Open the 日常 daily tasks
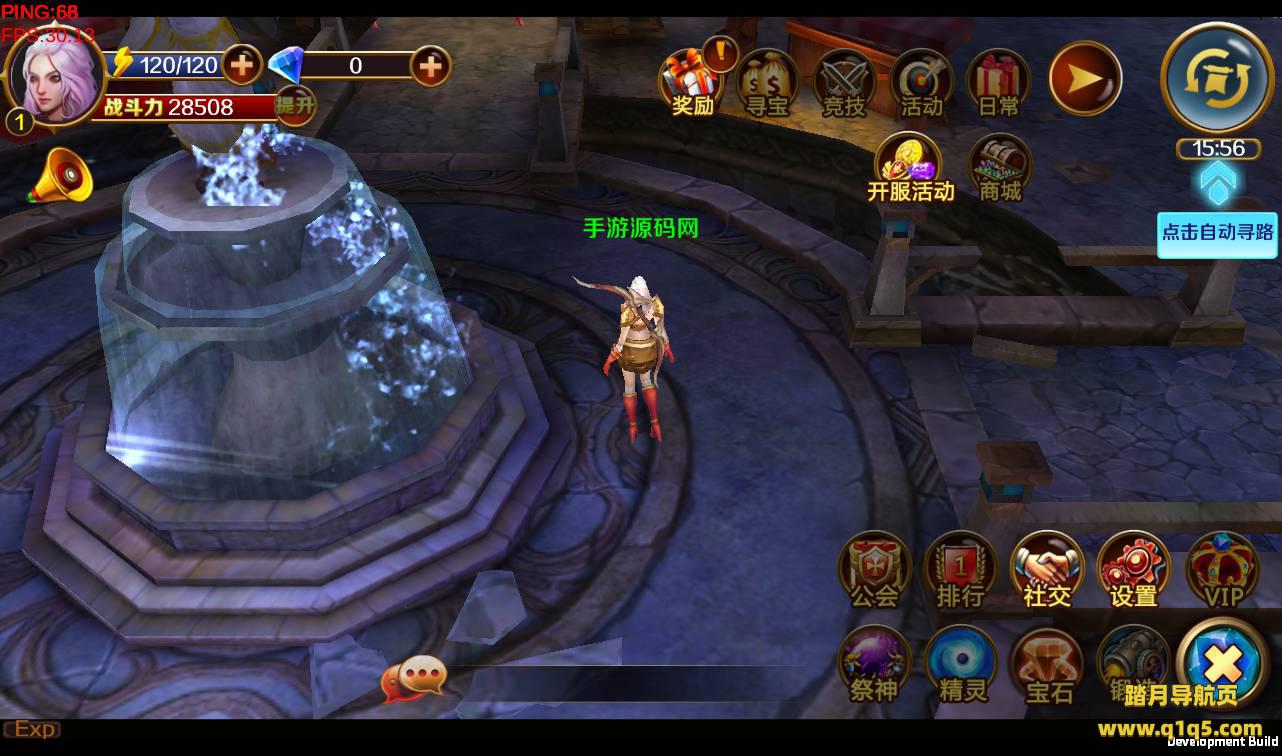Image resolution: width=1282 pixels, height=756 pixels. (998, 82)
